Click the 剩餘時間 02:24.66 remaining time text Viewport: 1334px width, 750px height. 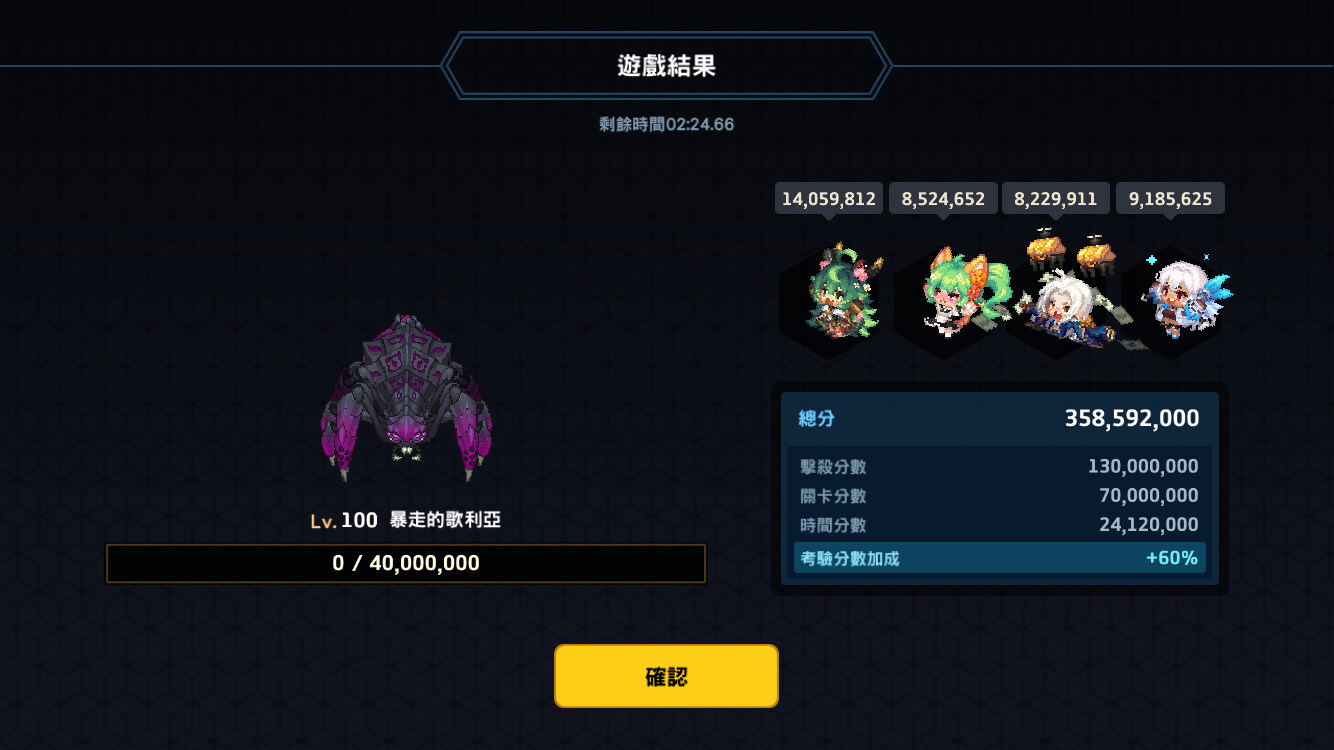click(665, 124)
